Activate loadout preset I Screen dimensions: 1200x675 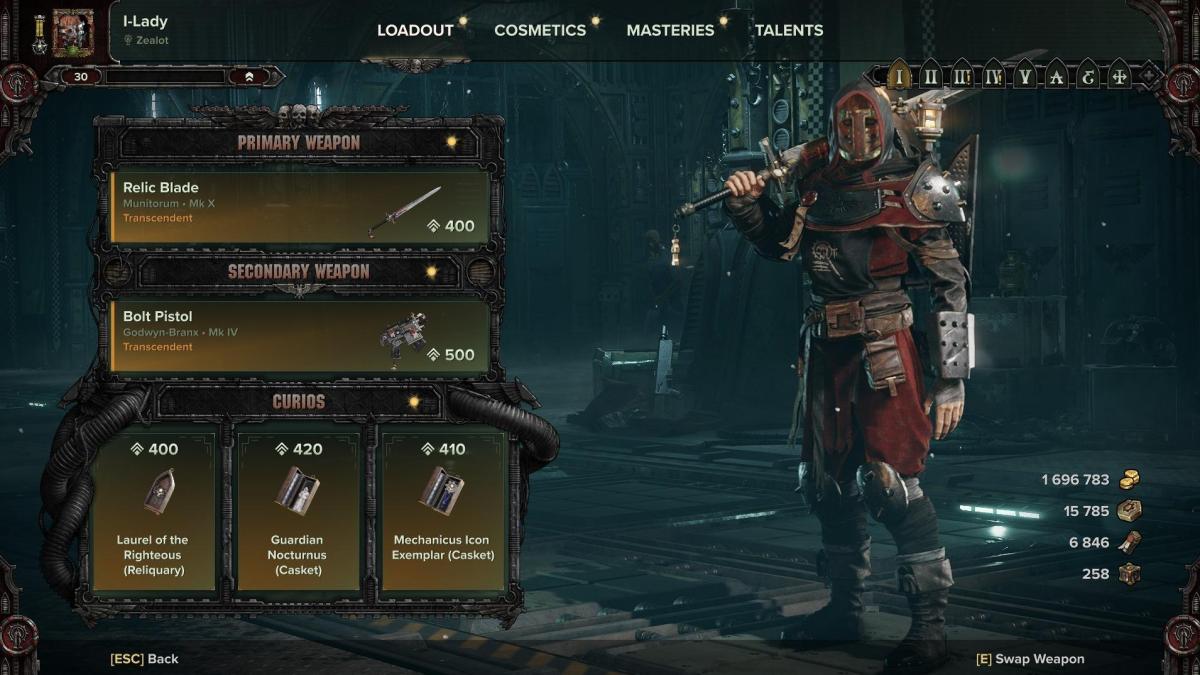(x=899, y=75)
